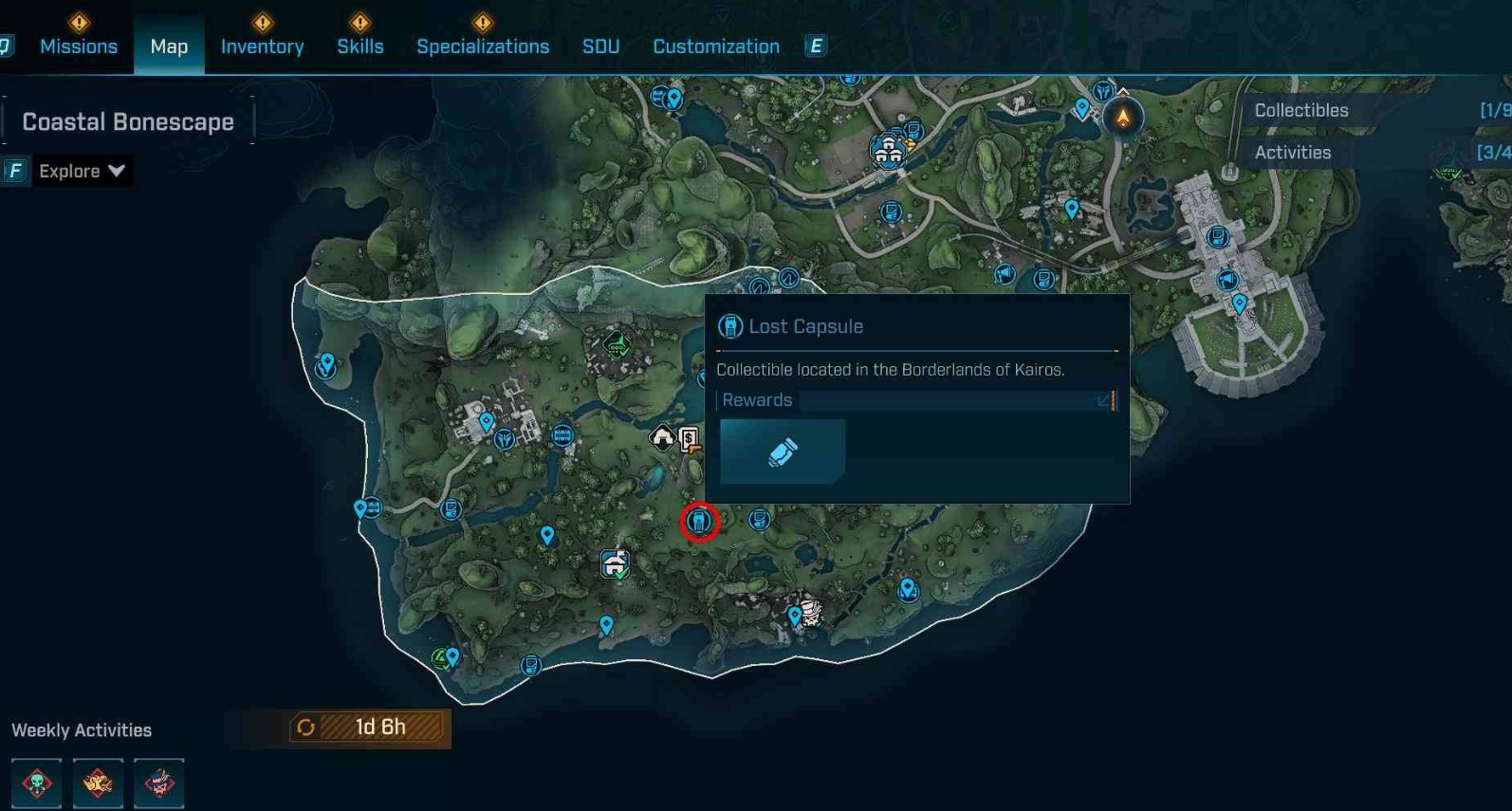The width and height of the screenshot is (1512, 811).
Task: Click the vending machine map marker
Action: (690, 439)
